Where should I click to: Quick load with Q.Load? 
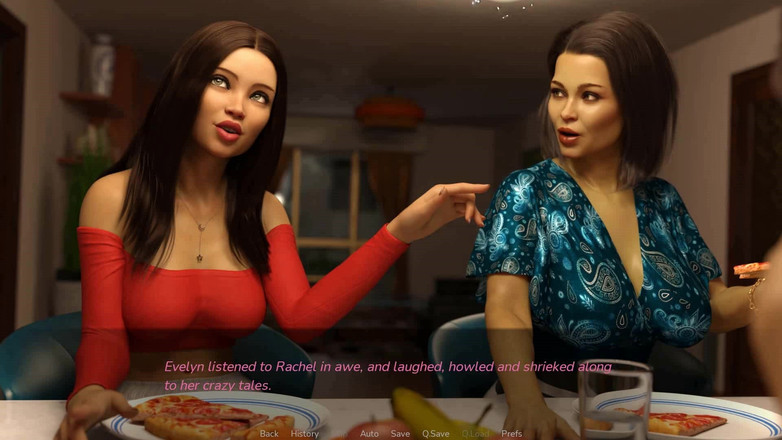[x=476, y=434]
